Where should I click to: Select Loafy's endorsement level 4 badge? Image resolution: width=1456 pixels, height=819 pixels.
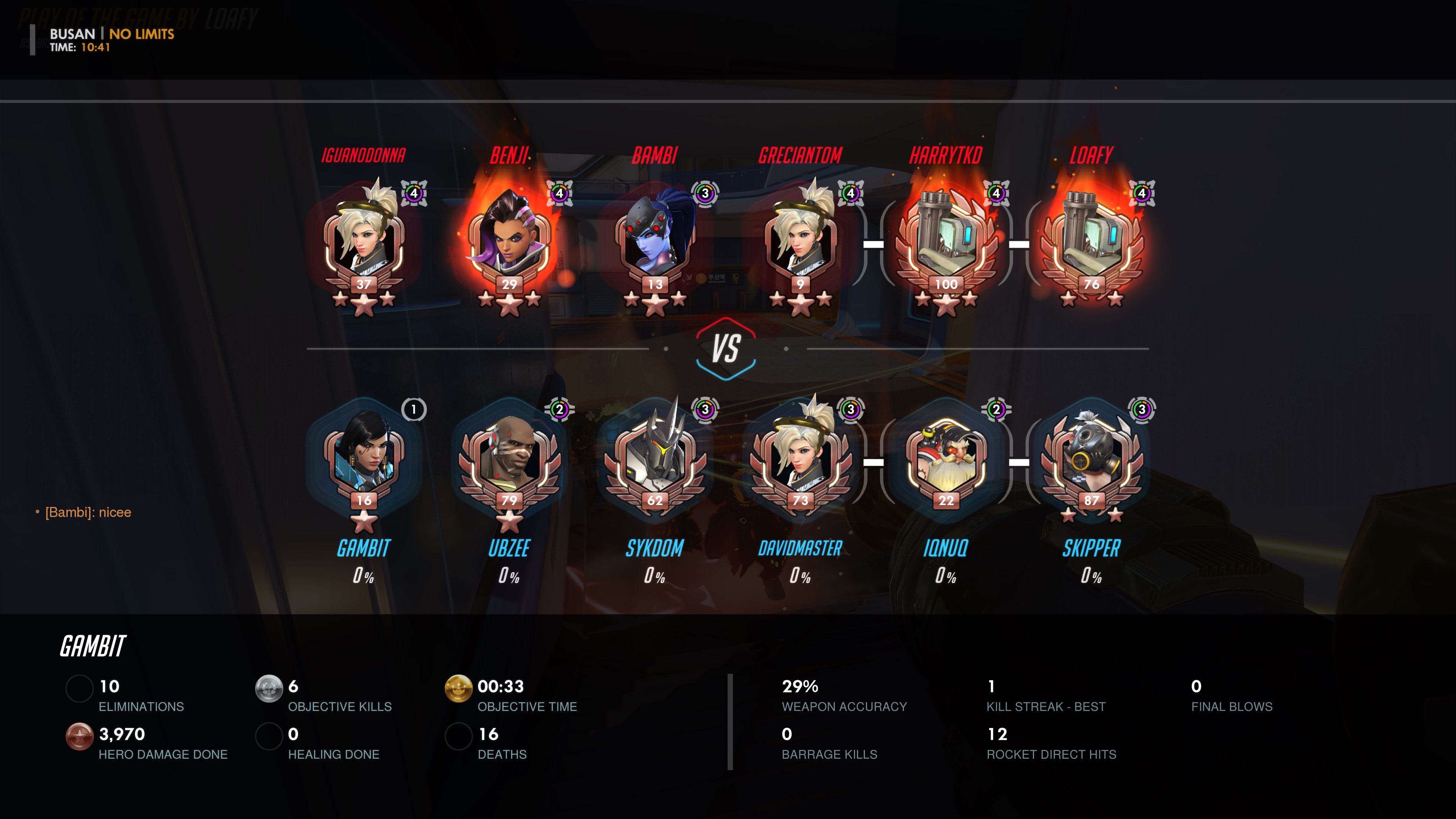tap(1142, 193)
